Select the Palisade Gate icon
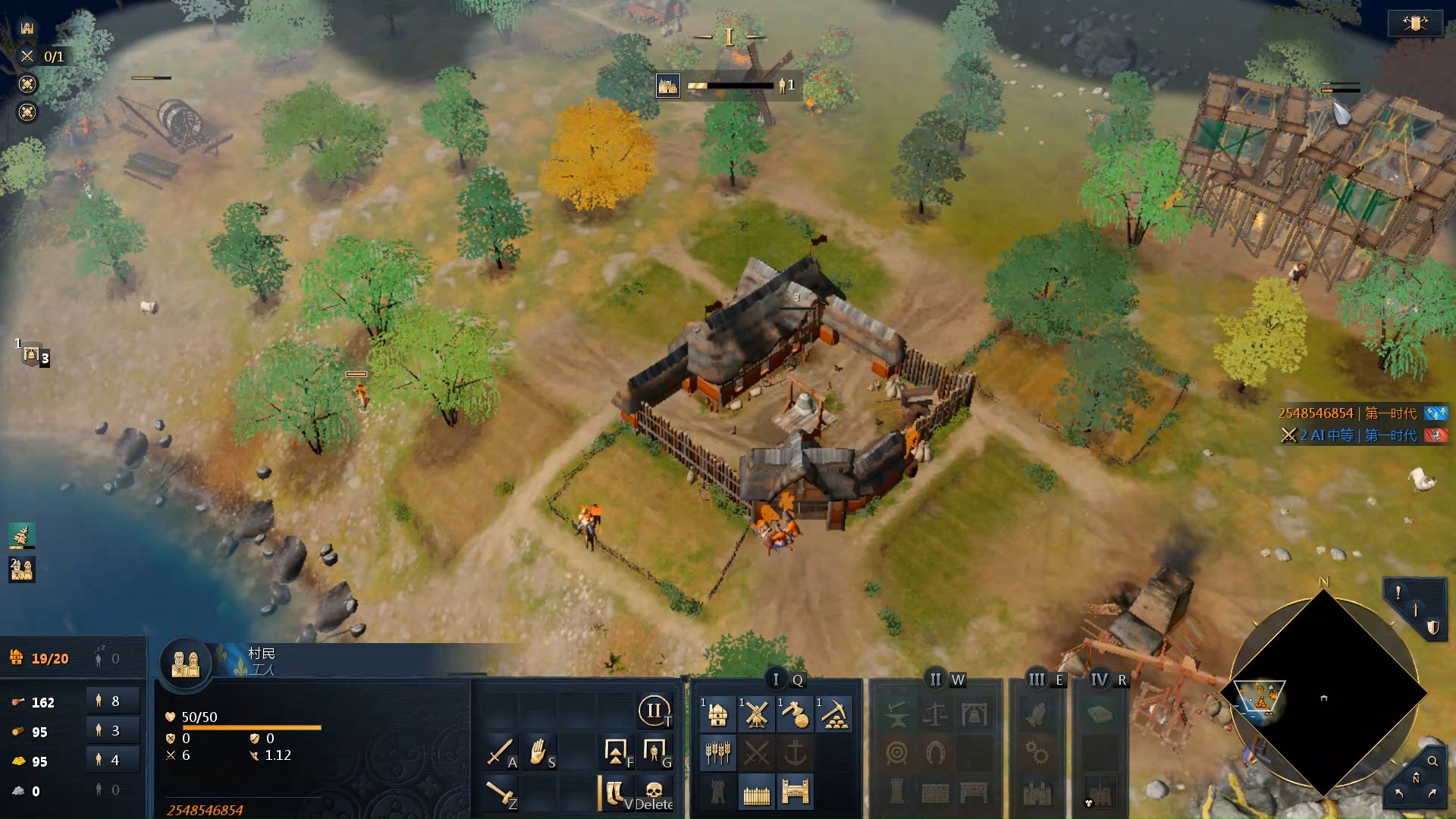 [795, 793]
